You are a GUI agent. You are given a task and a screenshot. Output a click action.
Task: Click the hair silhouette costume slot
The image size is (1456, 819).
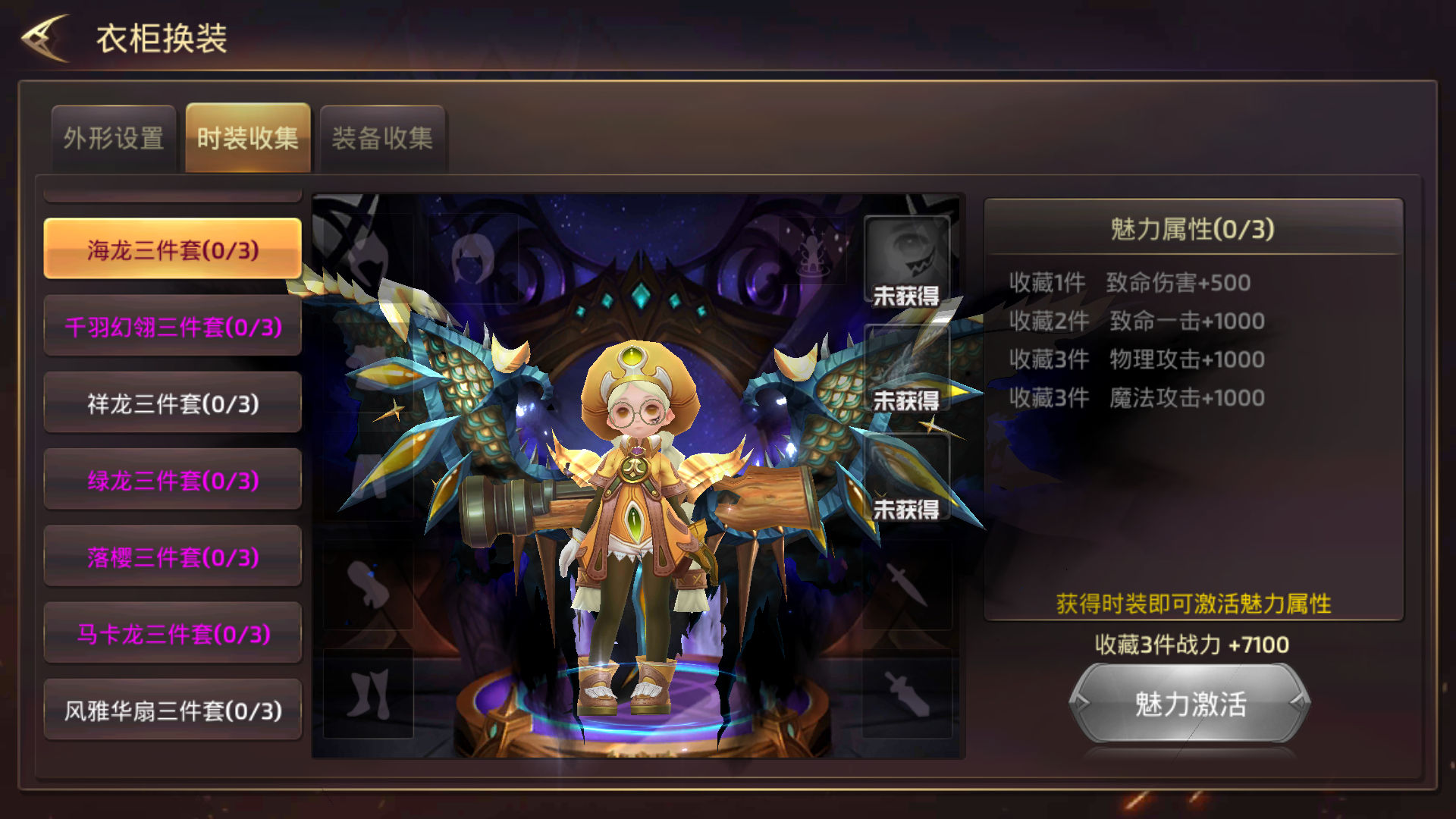click(473, 259)
